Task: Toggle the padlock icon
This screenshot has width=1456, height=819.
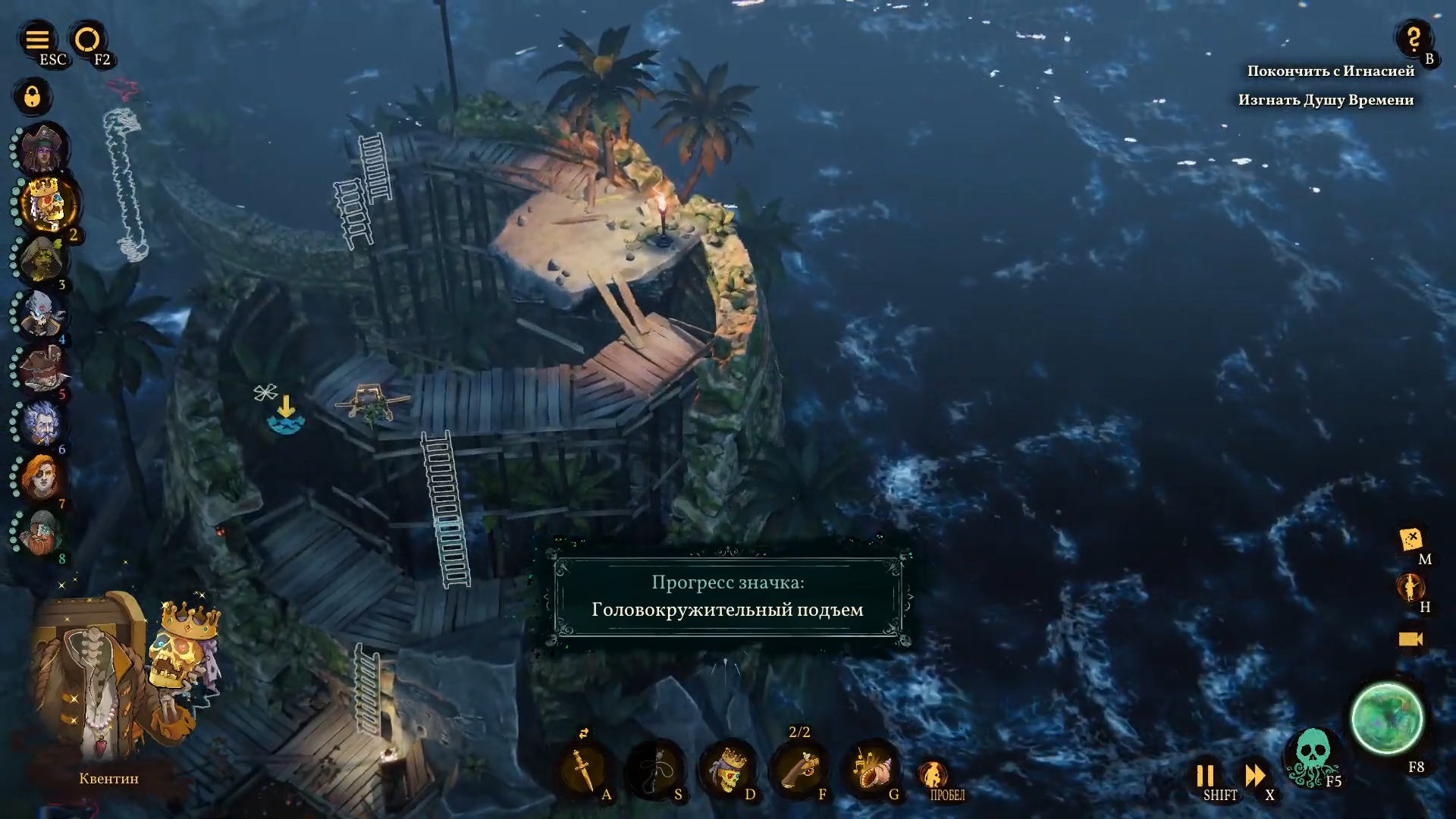Action: click(32, 97)
